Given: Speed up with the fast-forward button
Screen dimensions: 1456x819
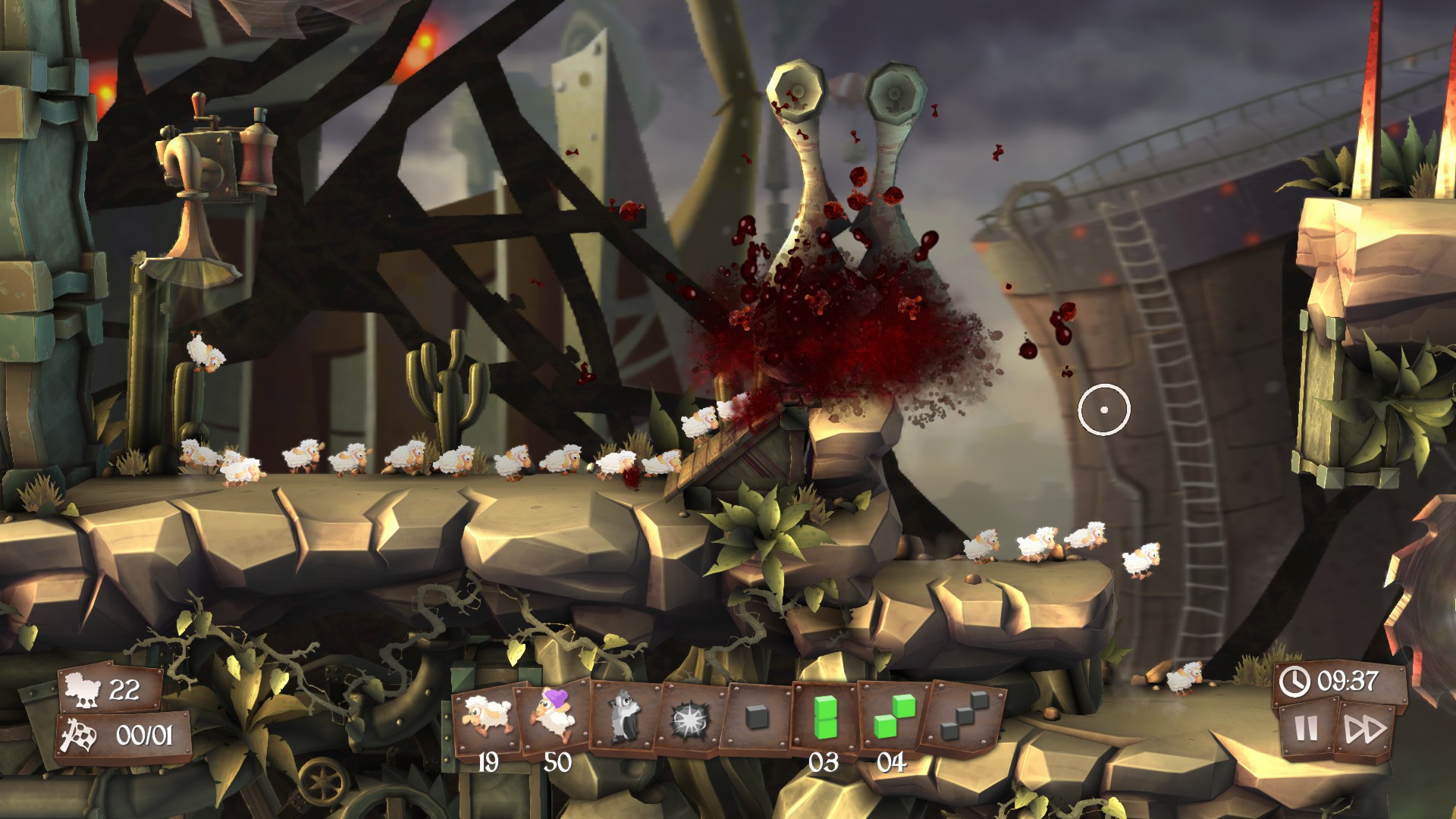Looking at the screenshot, I should tap(1365, 730).
